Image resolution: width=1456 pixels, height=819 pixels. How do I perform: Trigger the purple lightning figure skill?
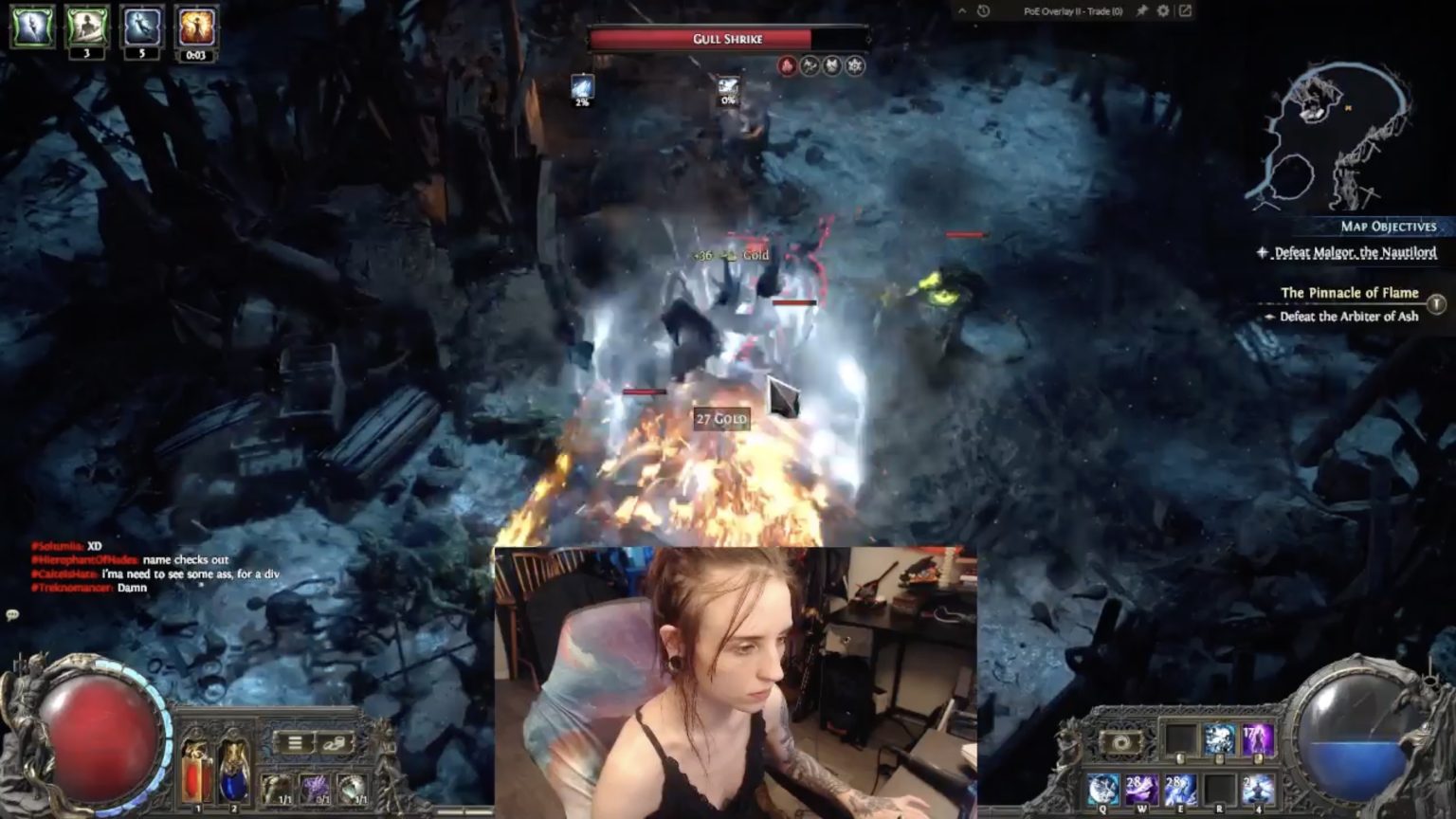point(1258,740)
